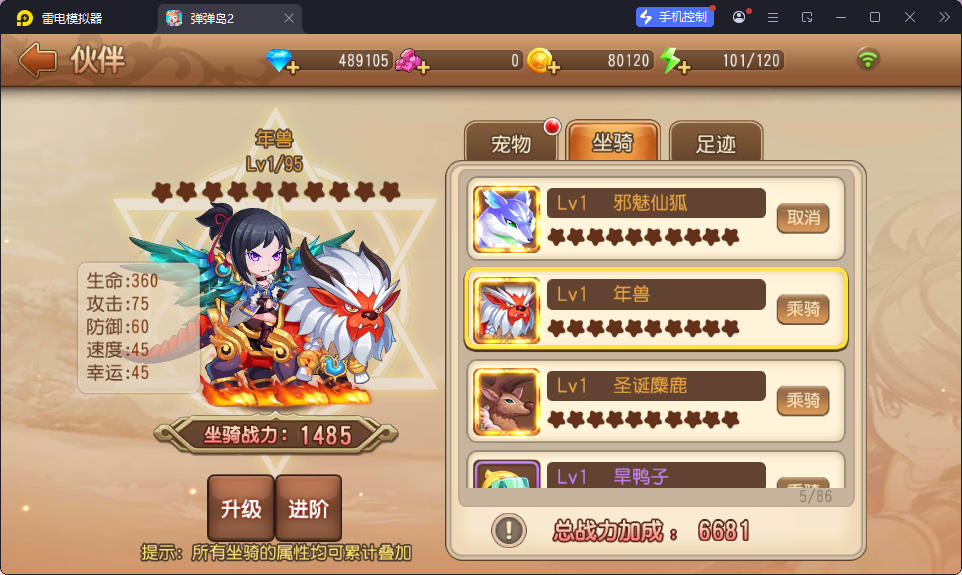Open the 手机控制 emulator panel
This screenshot has width=962, height=575.
pos(675,17)
